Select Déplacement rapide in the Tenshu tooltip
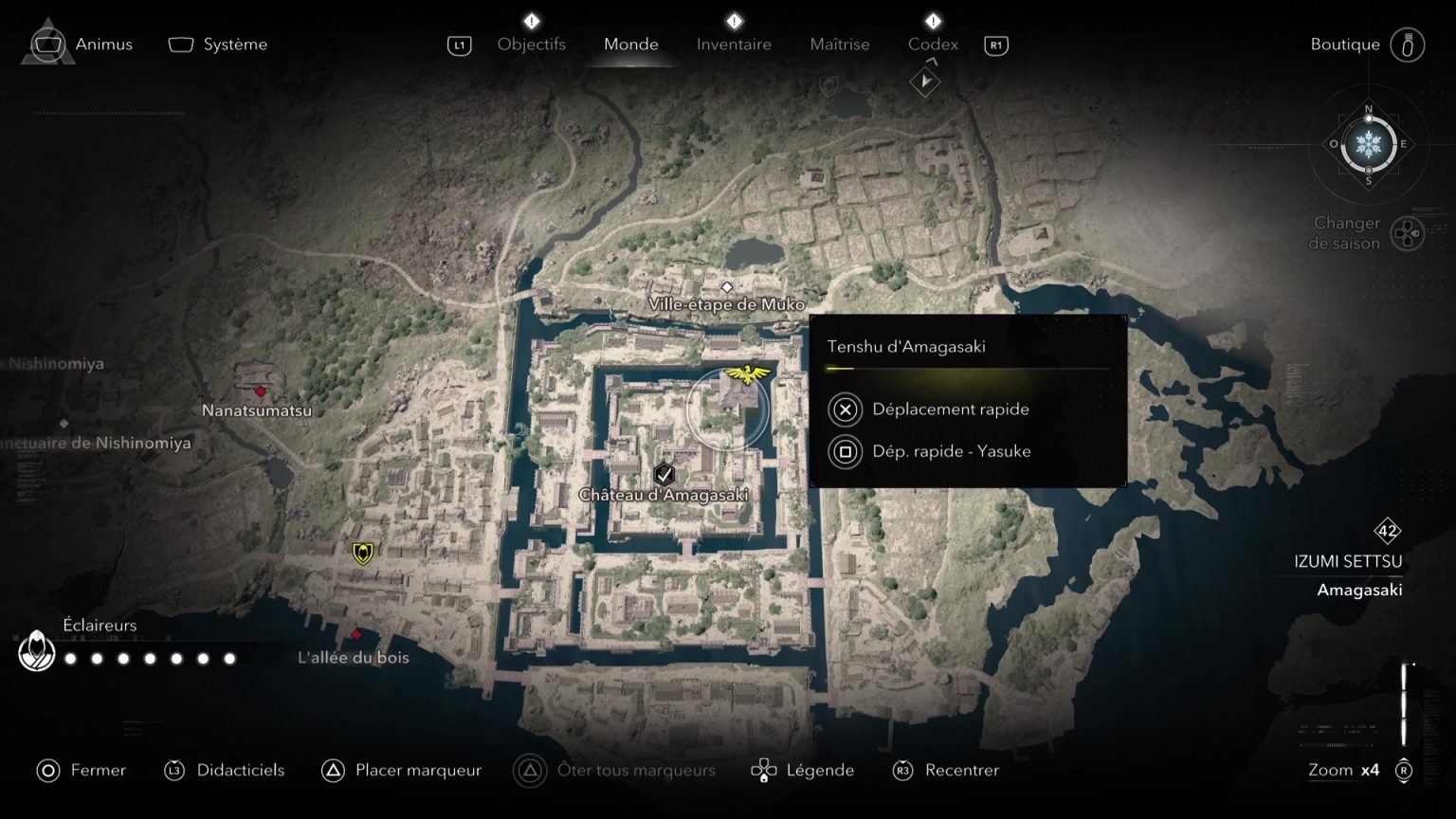The height and width of the screenshot is (819, 1456). 950,409
